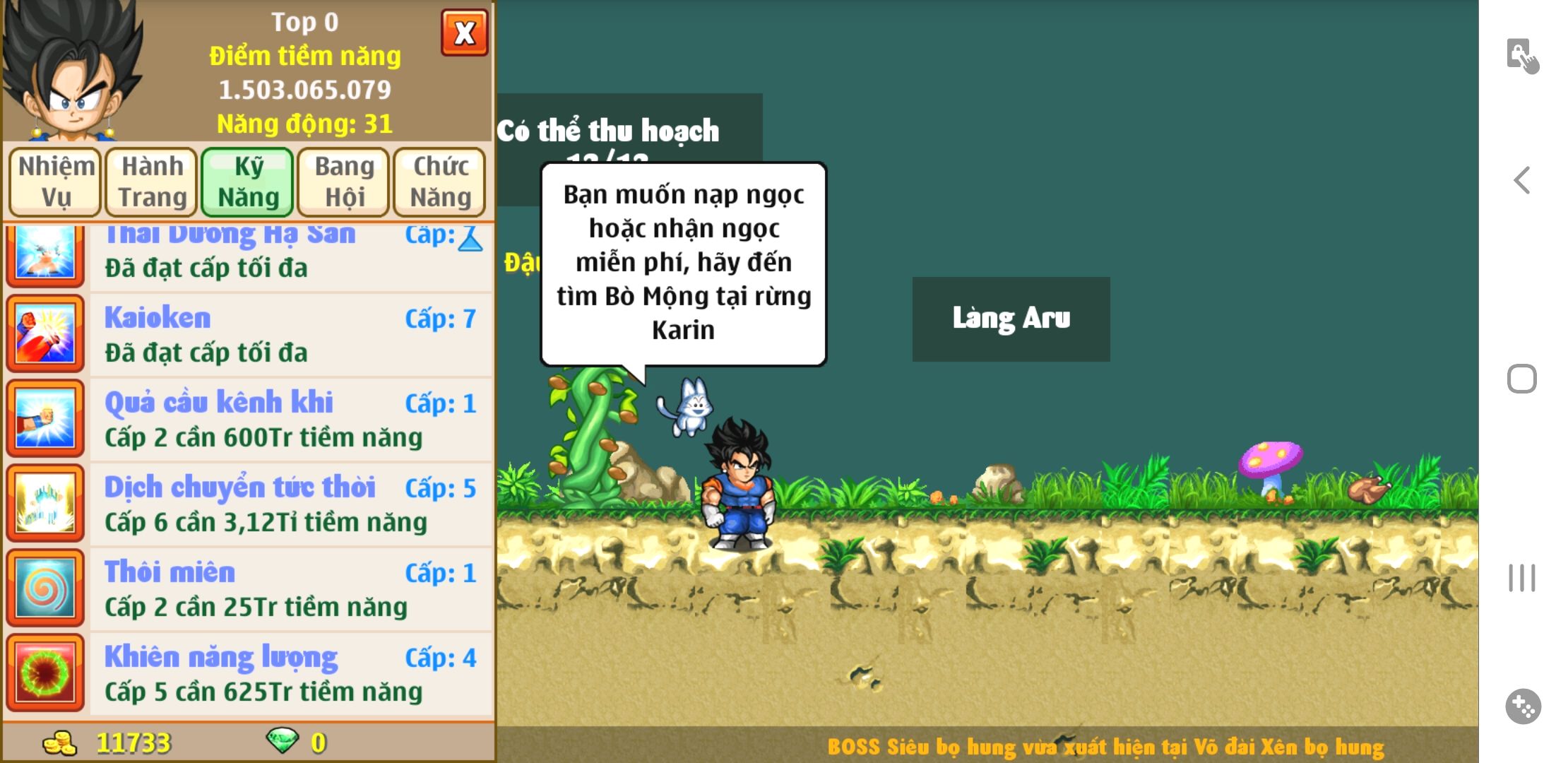Choose the Kaioken skill entry
Viewport: 1568px width, 763px height.
290,335
